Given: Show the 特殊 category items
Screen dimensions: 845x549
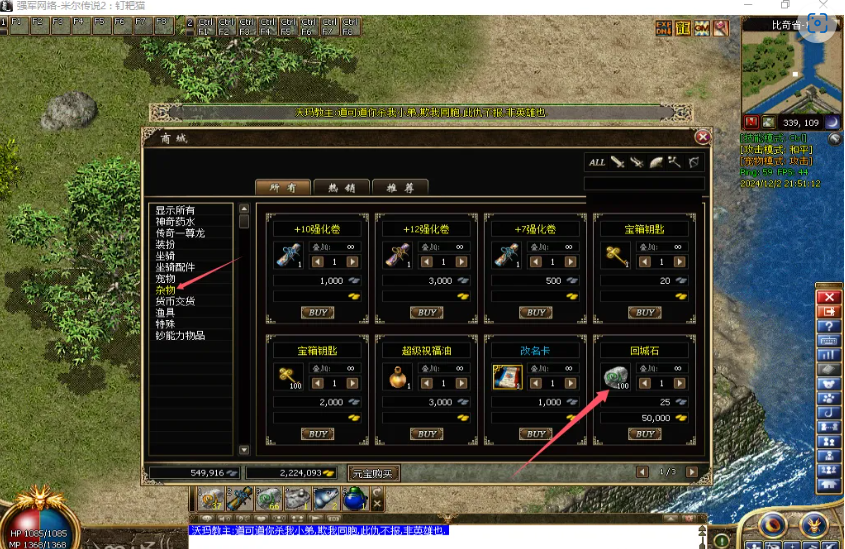Looking at the screenshot, I should [x=165, y=324].
